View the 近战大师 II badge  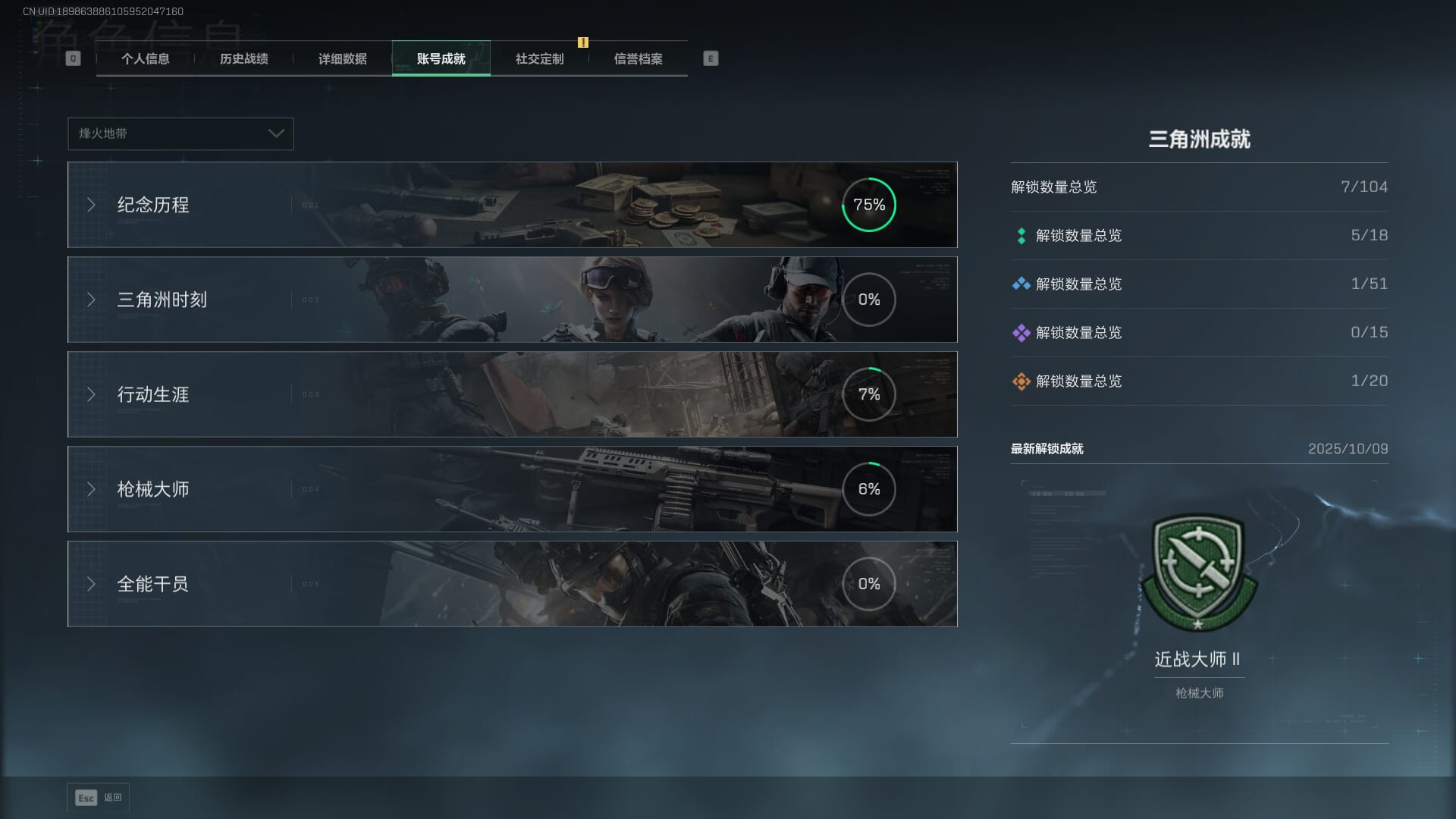pos(1198,573)
